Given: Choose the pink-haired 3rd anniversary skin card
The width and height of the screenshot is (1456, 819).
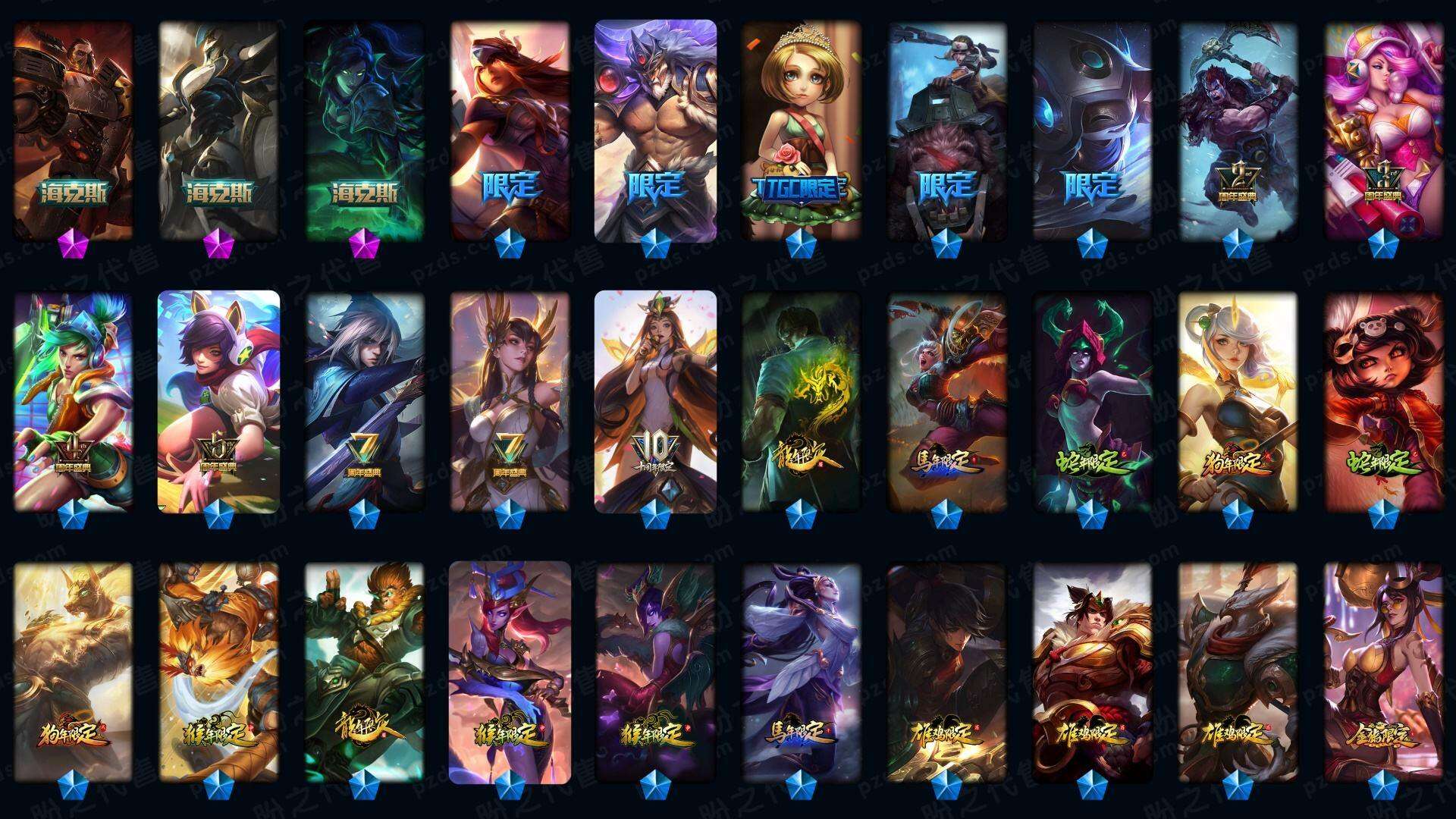Looking at the screenshot, I should [1383, 130].
